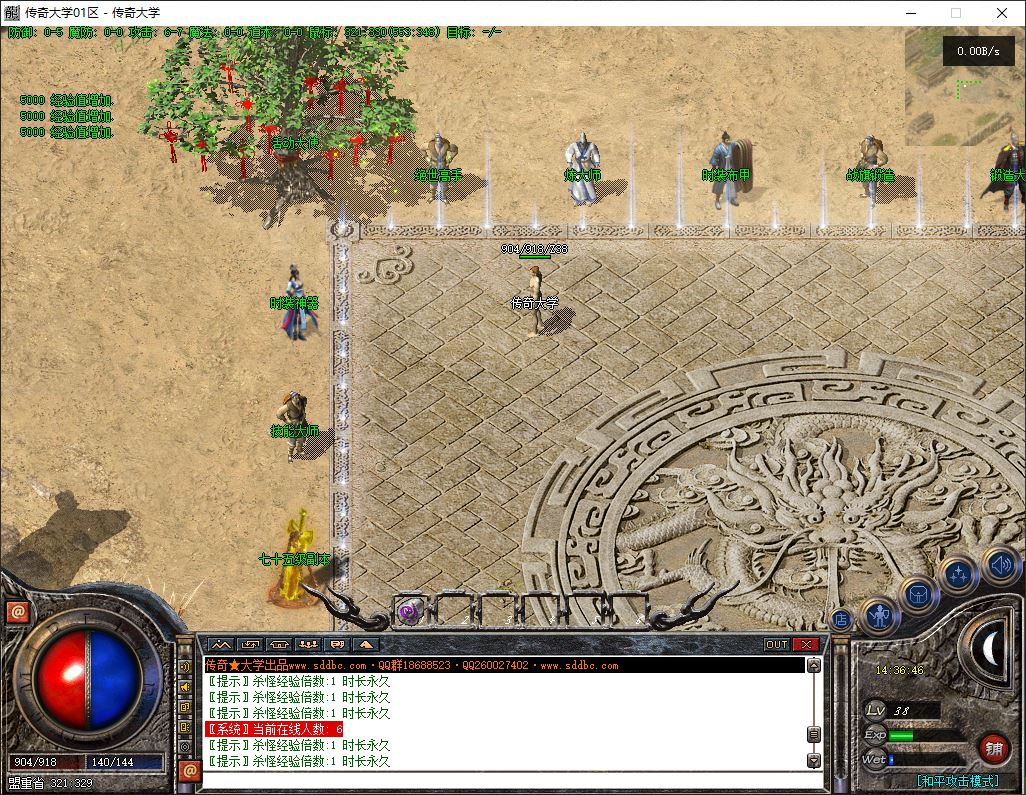Open the bag inventory round button
This screenshot has height=795, width=1026.
coord(919,595)
